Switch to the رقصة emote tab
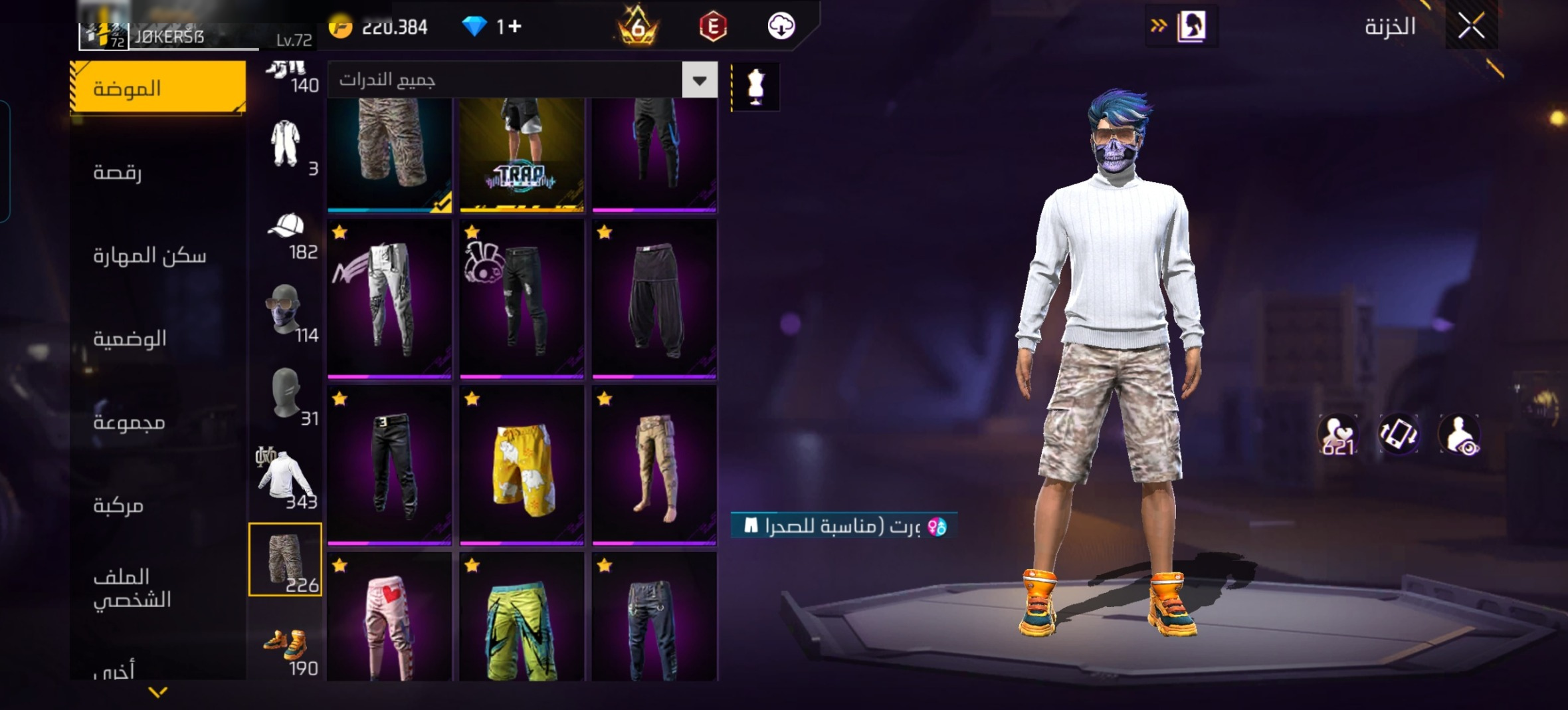 click(118, 172)
